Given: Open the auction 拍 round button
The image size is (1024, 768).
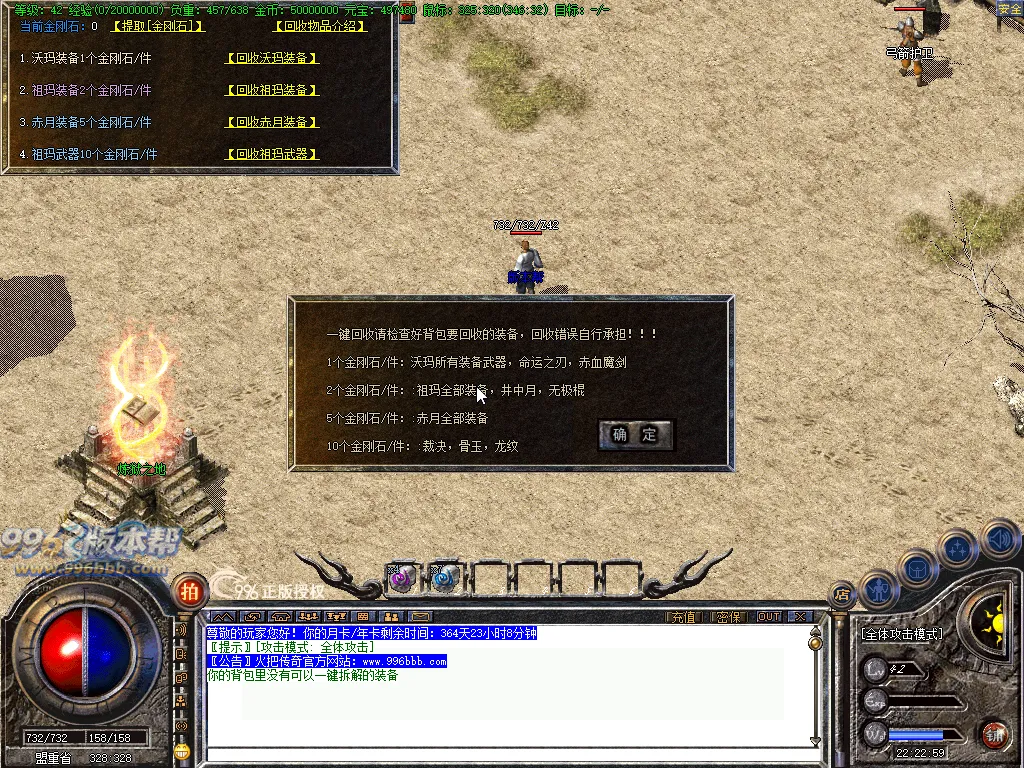Looking at the screenshot, I should point(188,590).
